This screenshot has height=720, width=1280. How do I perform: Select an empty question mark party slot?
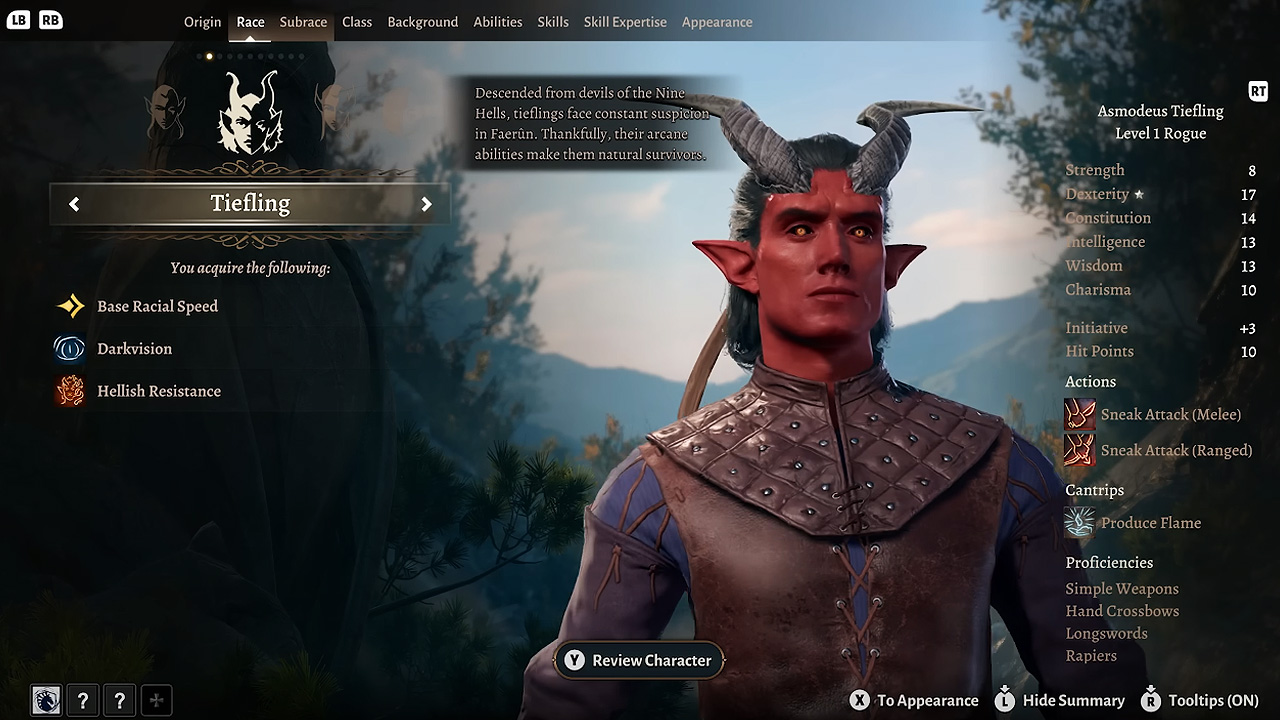coord(83,700)
